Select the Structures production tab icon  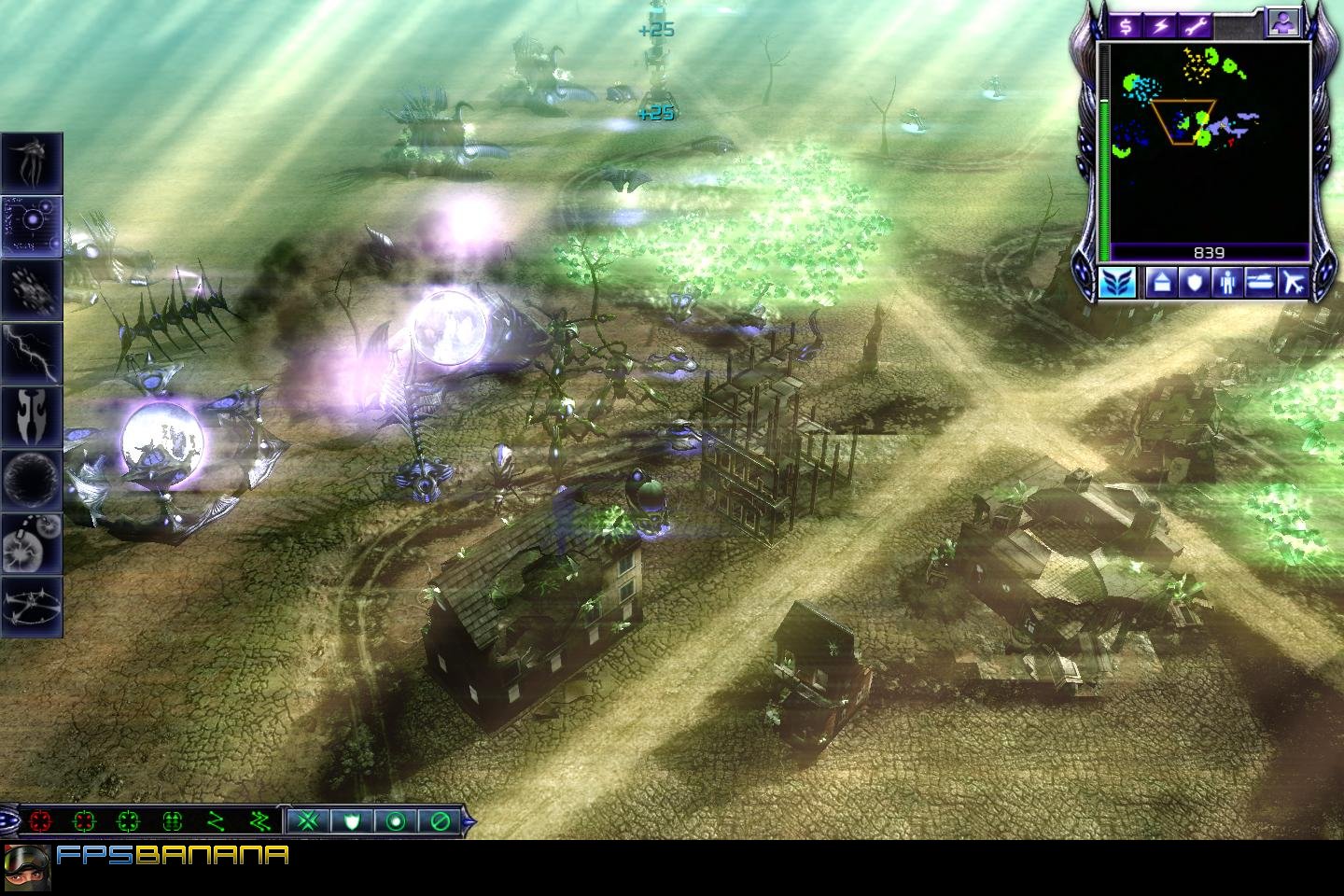point(1160,283)
